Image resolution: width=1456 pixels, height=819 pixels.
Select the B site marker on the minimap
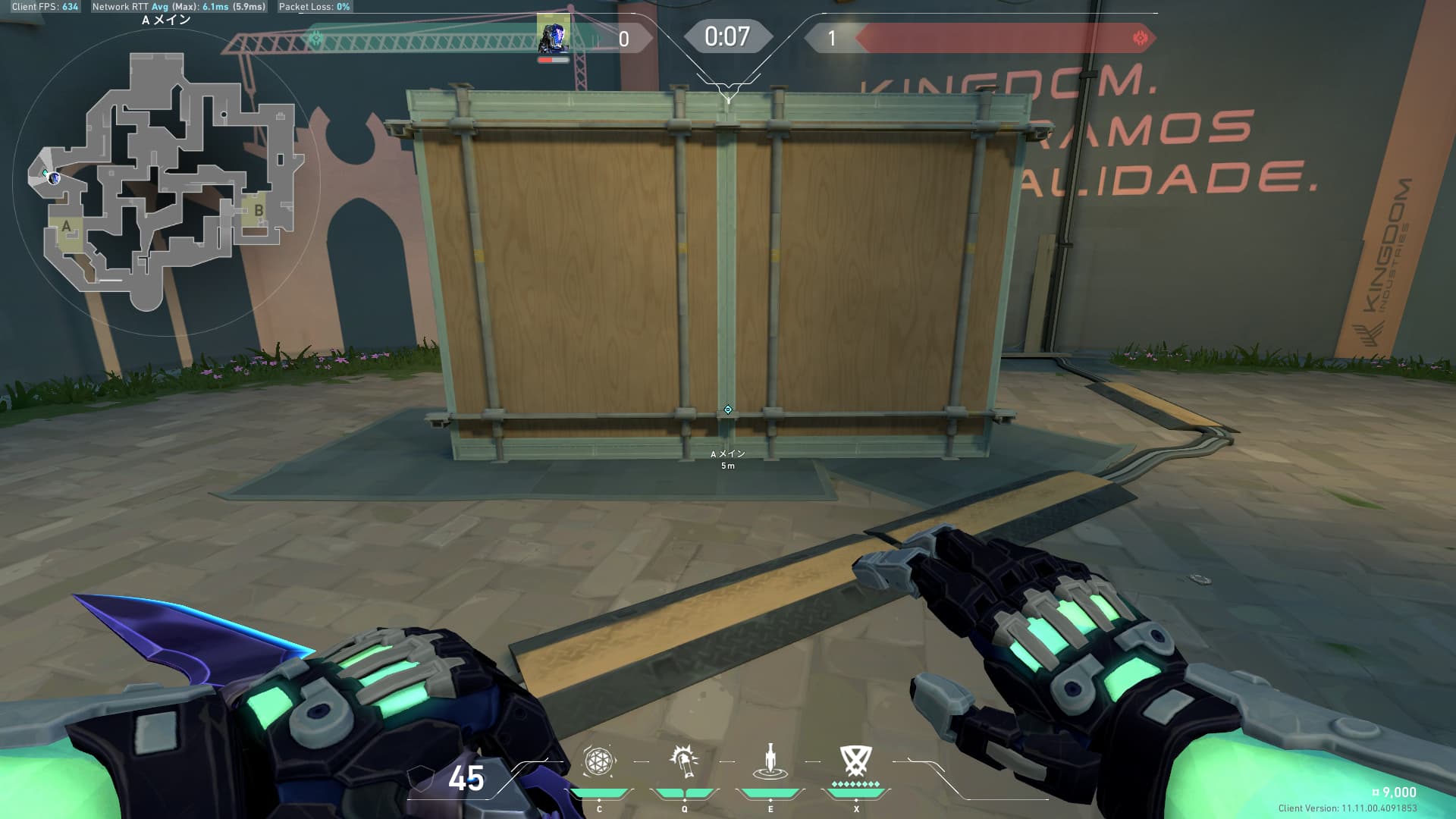click(x=259, y=211)
